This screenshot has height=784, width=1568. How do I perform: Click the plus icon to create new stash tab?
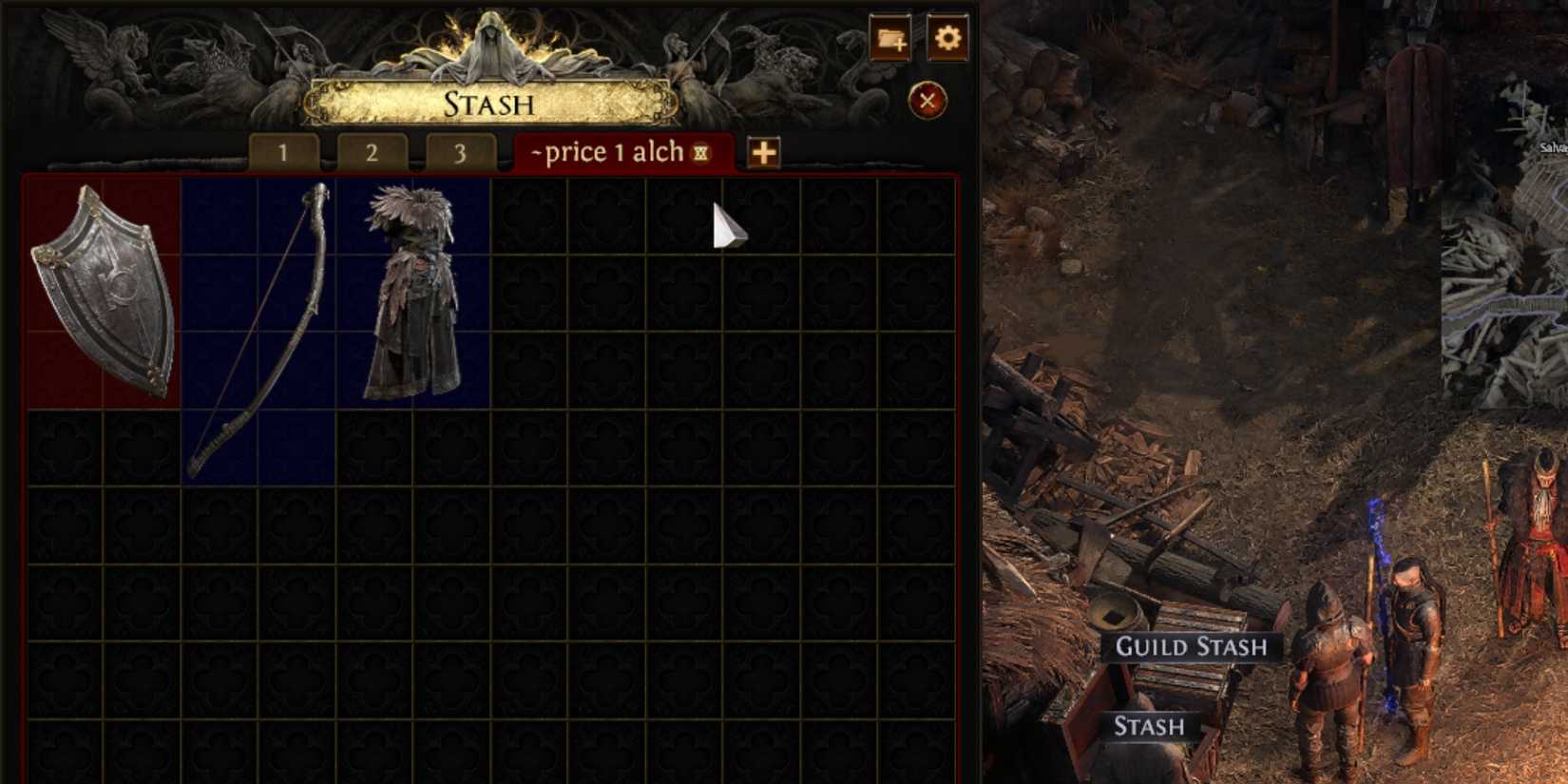tap(763, 153)
